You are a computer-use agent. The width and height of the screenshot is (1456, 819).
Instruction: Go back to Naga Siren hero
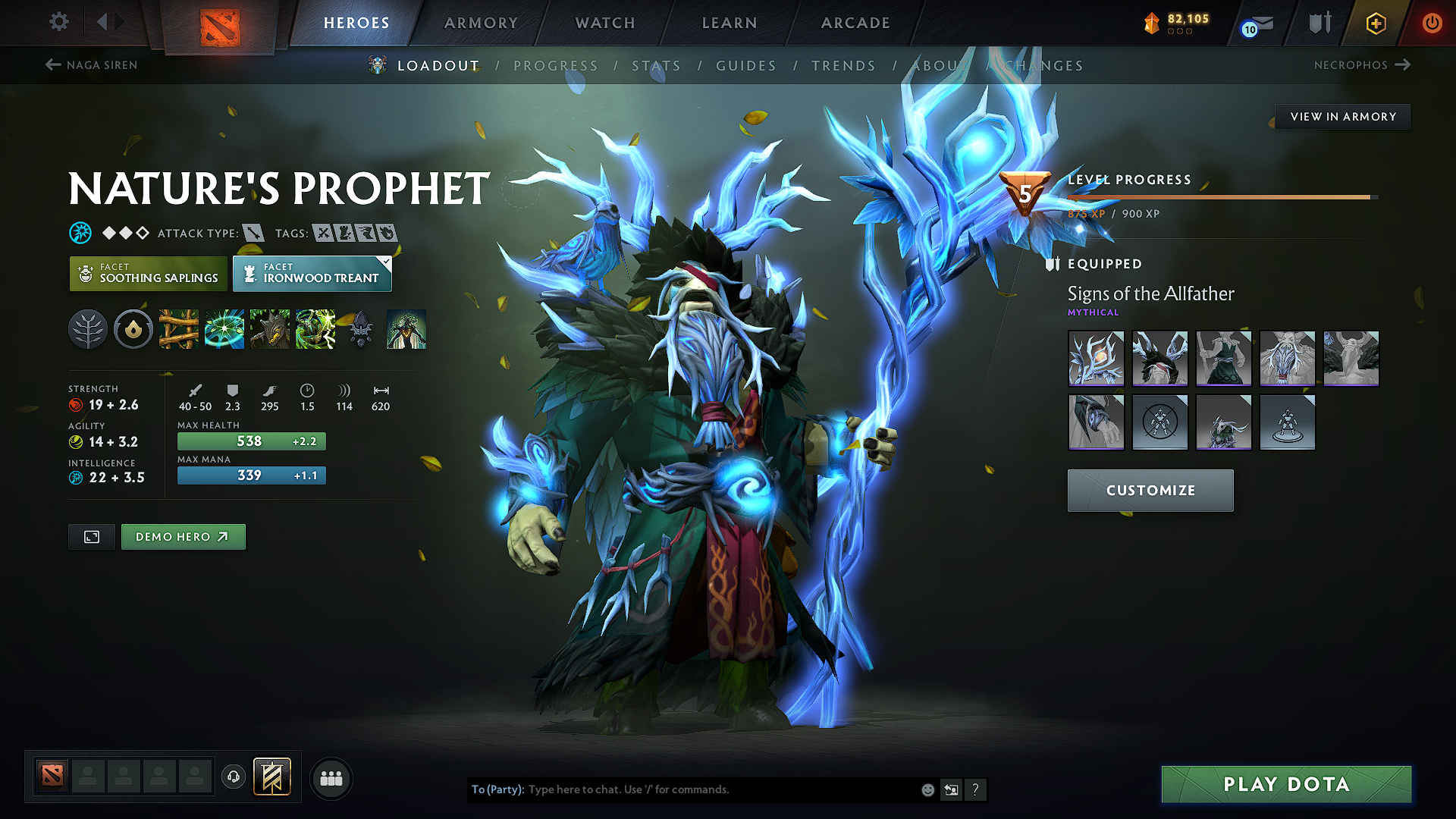click(x=91, y=65)
